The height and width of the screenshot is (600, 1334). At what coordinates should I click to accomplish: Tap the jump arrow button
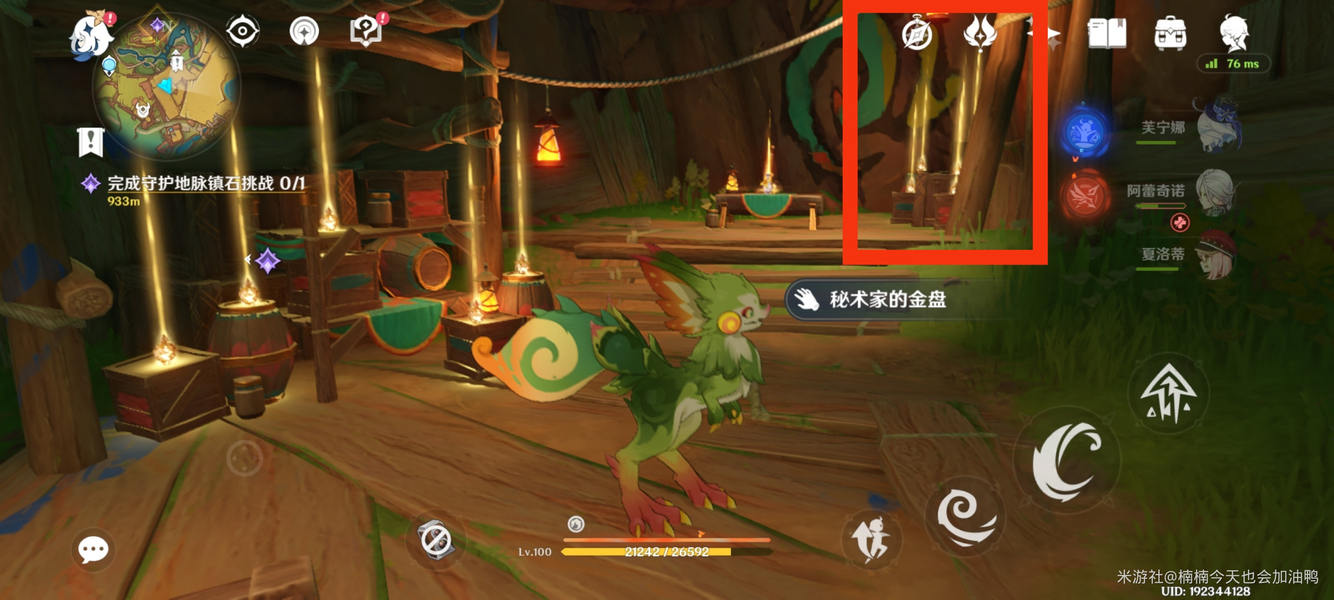pos(1168,393)
